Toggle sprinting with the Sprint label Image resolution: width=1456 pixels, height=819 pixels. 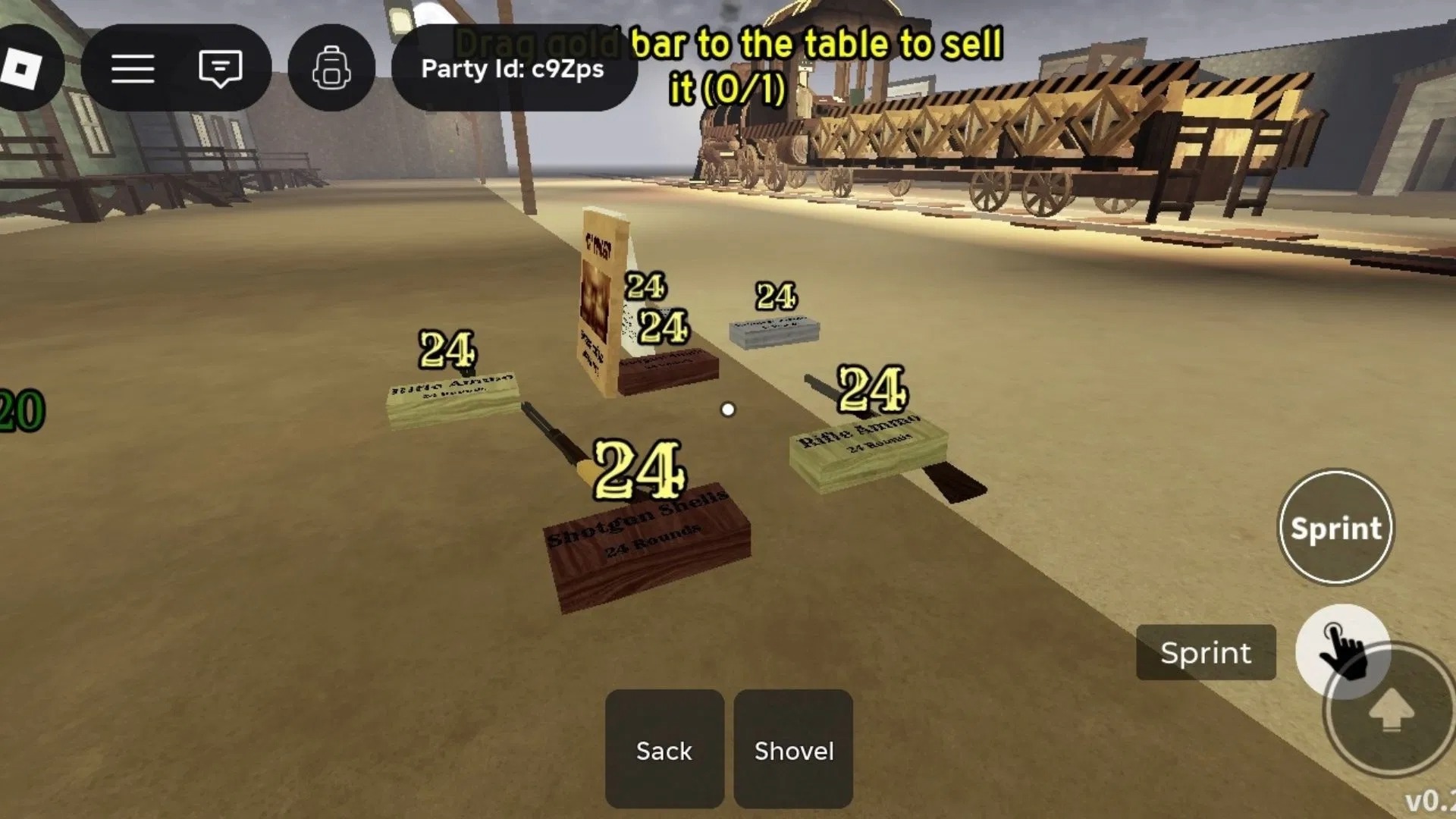coord(1207,653)
